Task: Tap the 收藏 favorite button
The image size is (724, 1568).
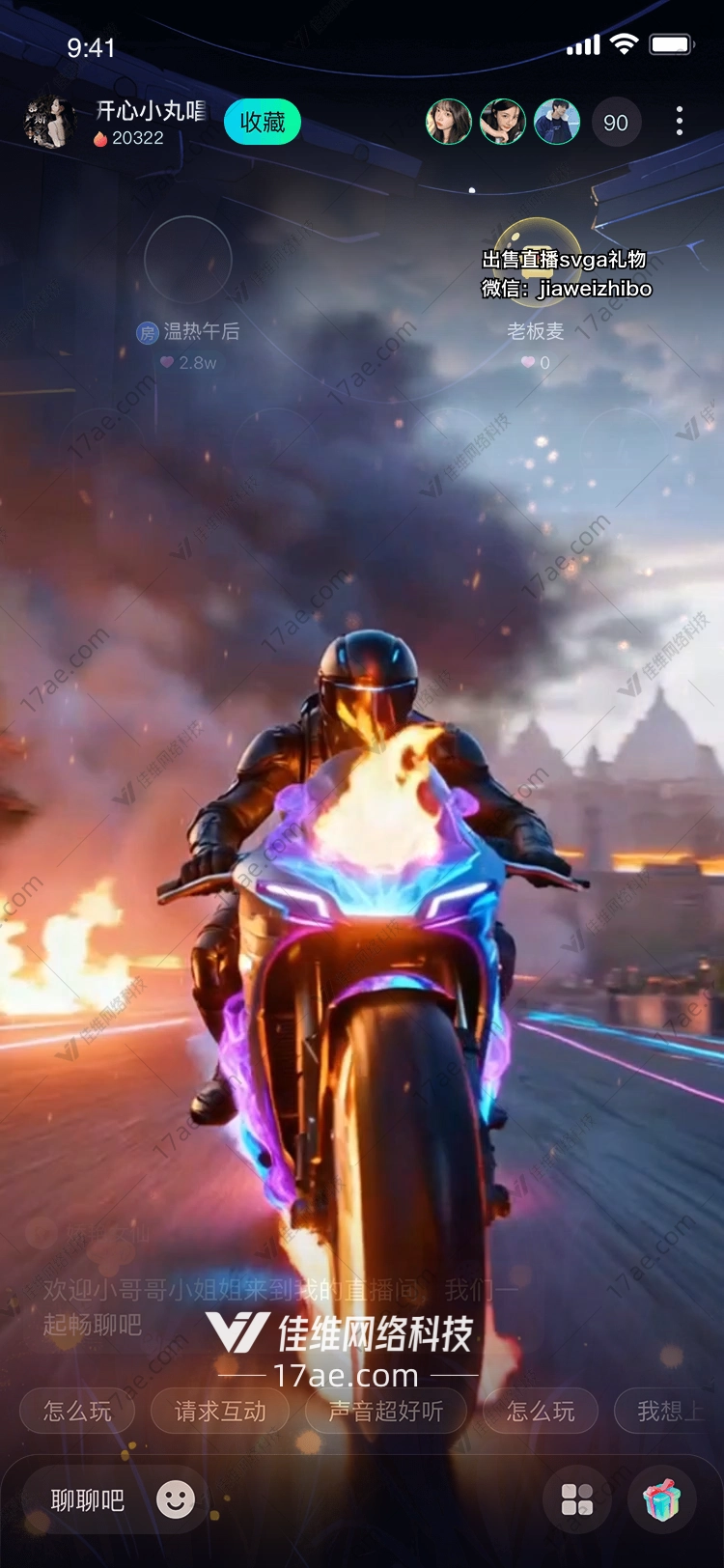Action: pyautogui.click(x=262, y=123)
